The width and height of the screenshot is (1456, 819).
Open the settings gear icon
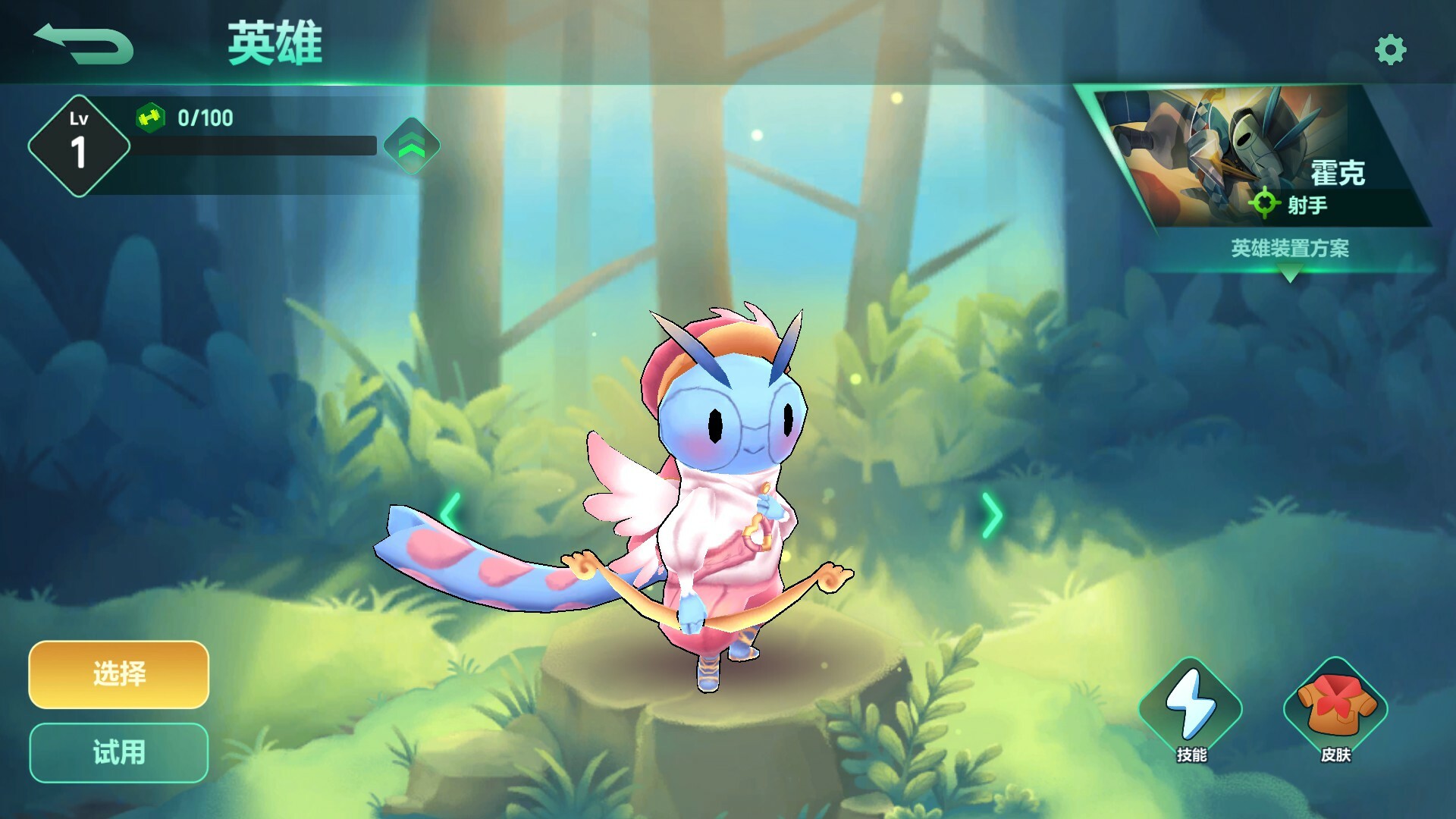1390,48
